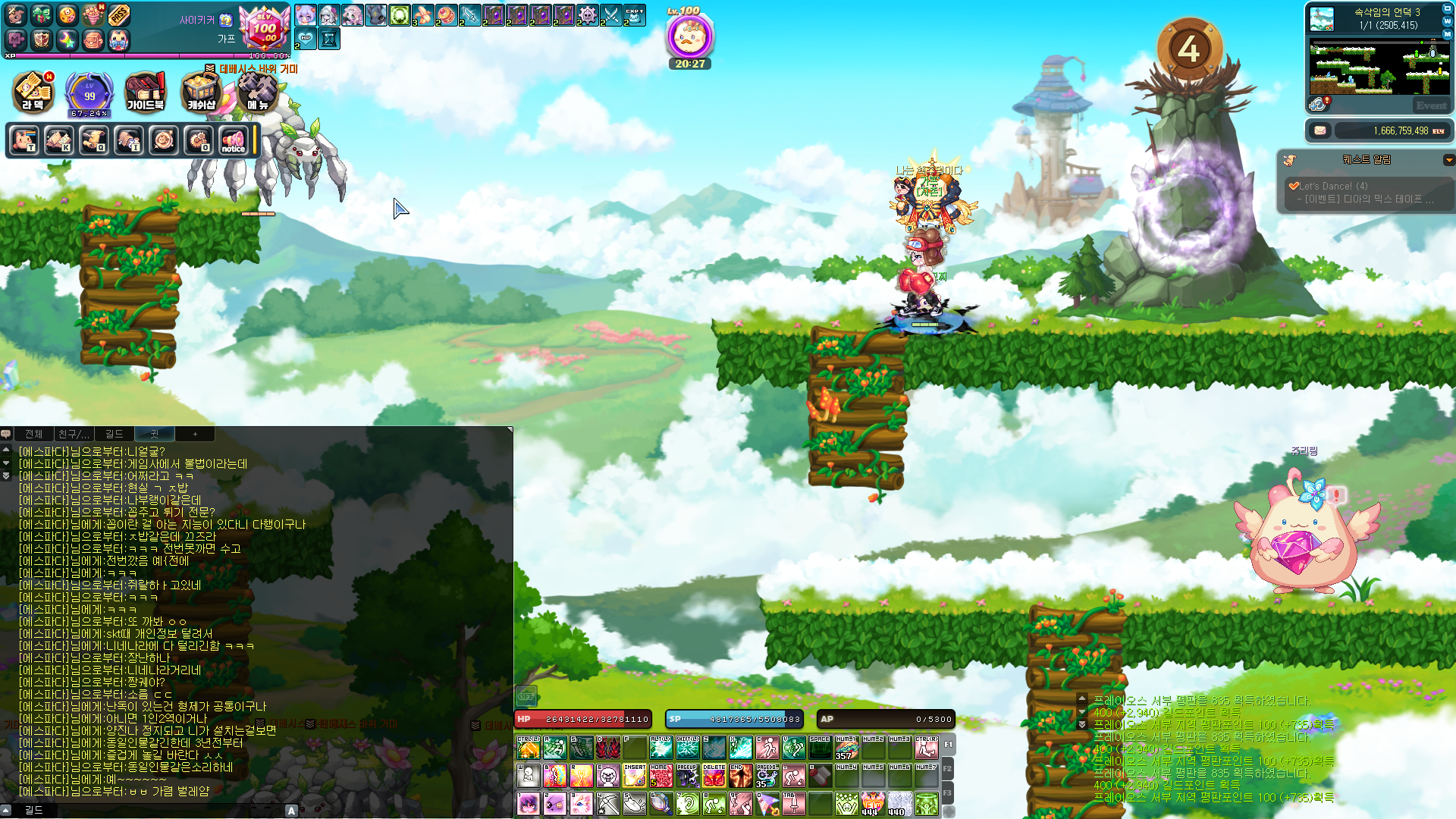The height and width of the screenshot is (819, 1456).
Task: Switch hotbar to the F2 page
Action: click(x=947, y=769)
